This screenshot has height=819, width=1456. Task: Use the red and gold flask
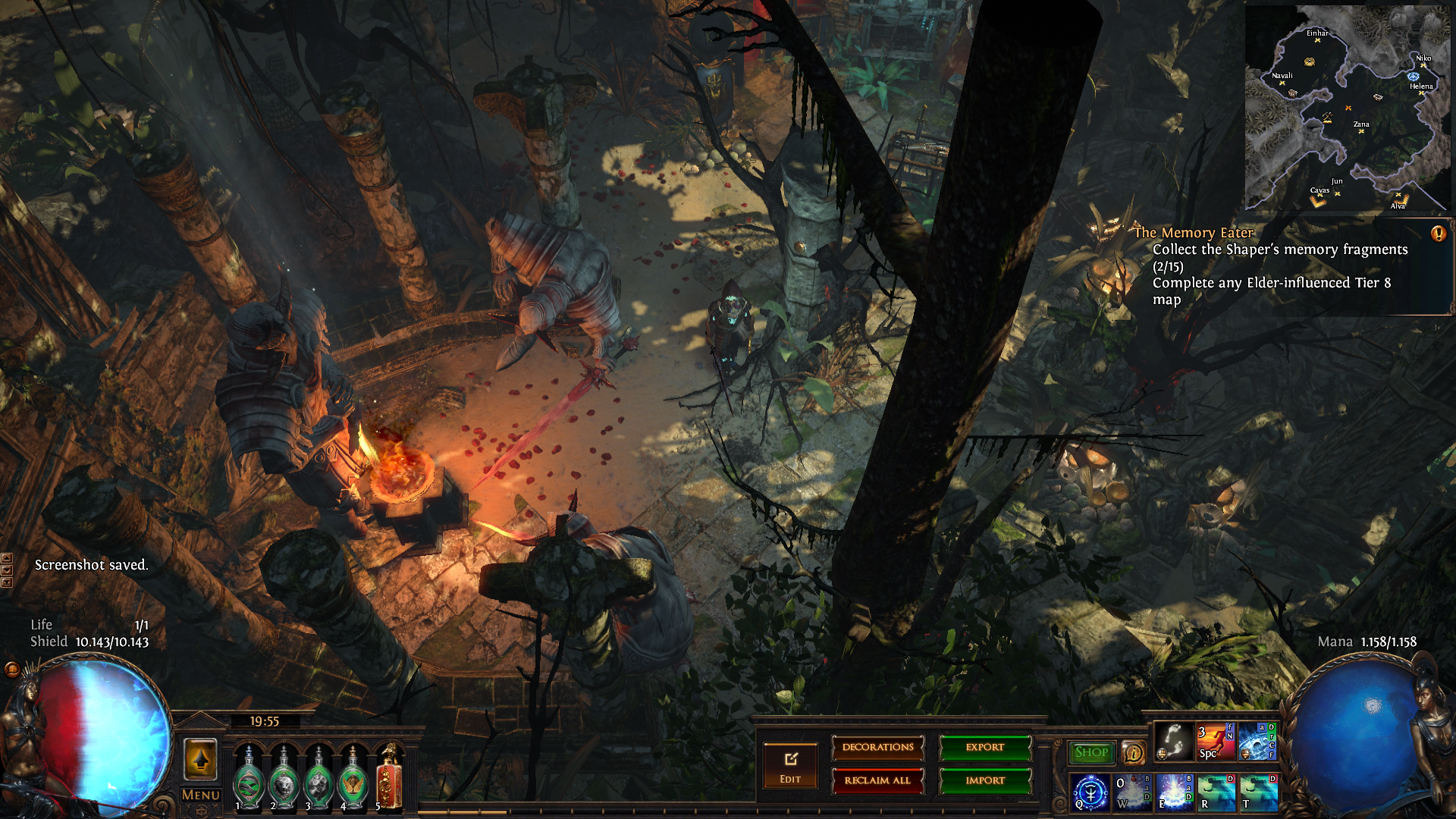[x=390, y=777]
